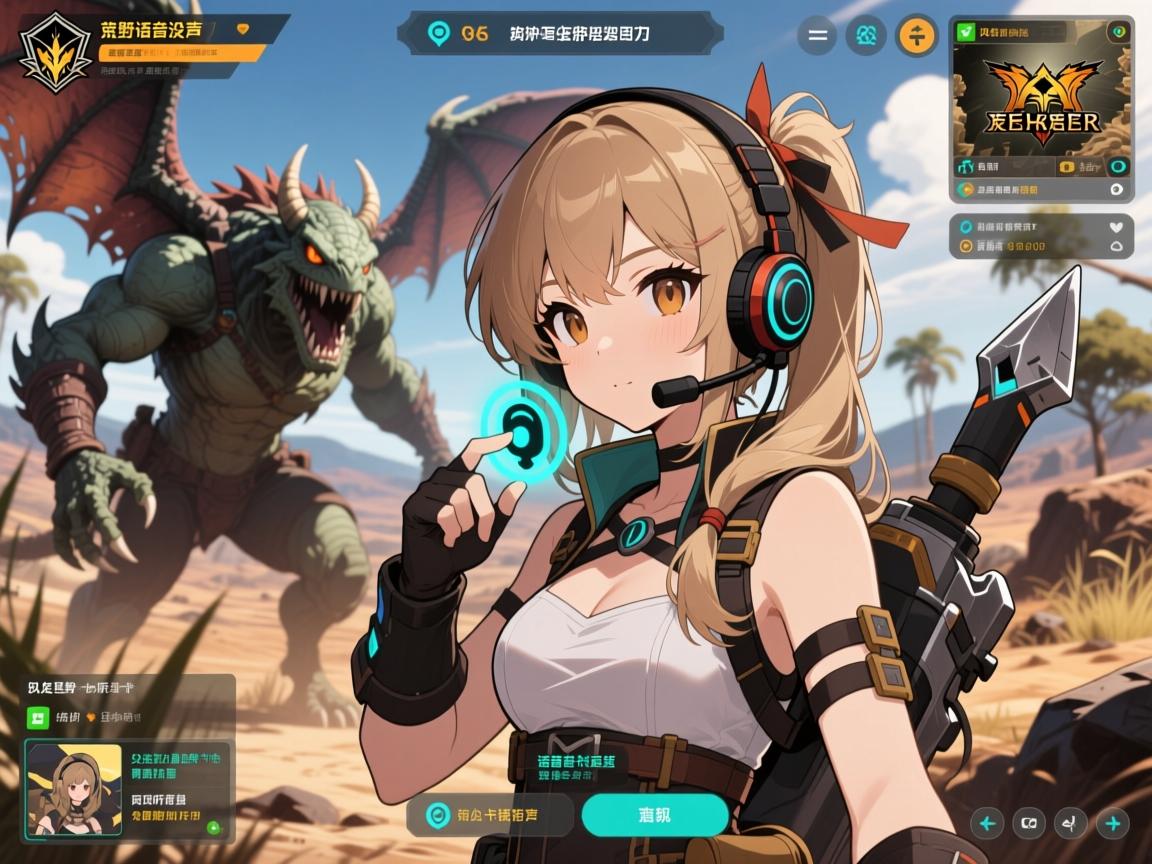This screenshot has width=1152, height=864.
Task: Toggle the eye icon on logo card header
Action: click(1118, 32)
